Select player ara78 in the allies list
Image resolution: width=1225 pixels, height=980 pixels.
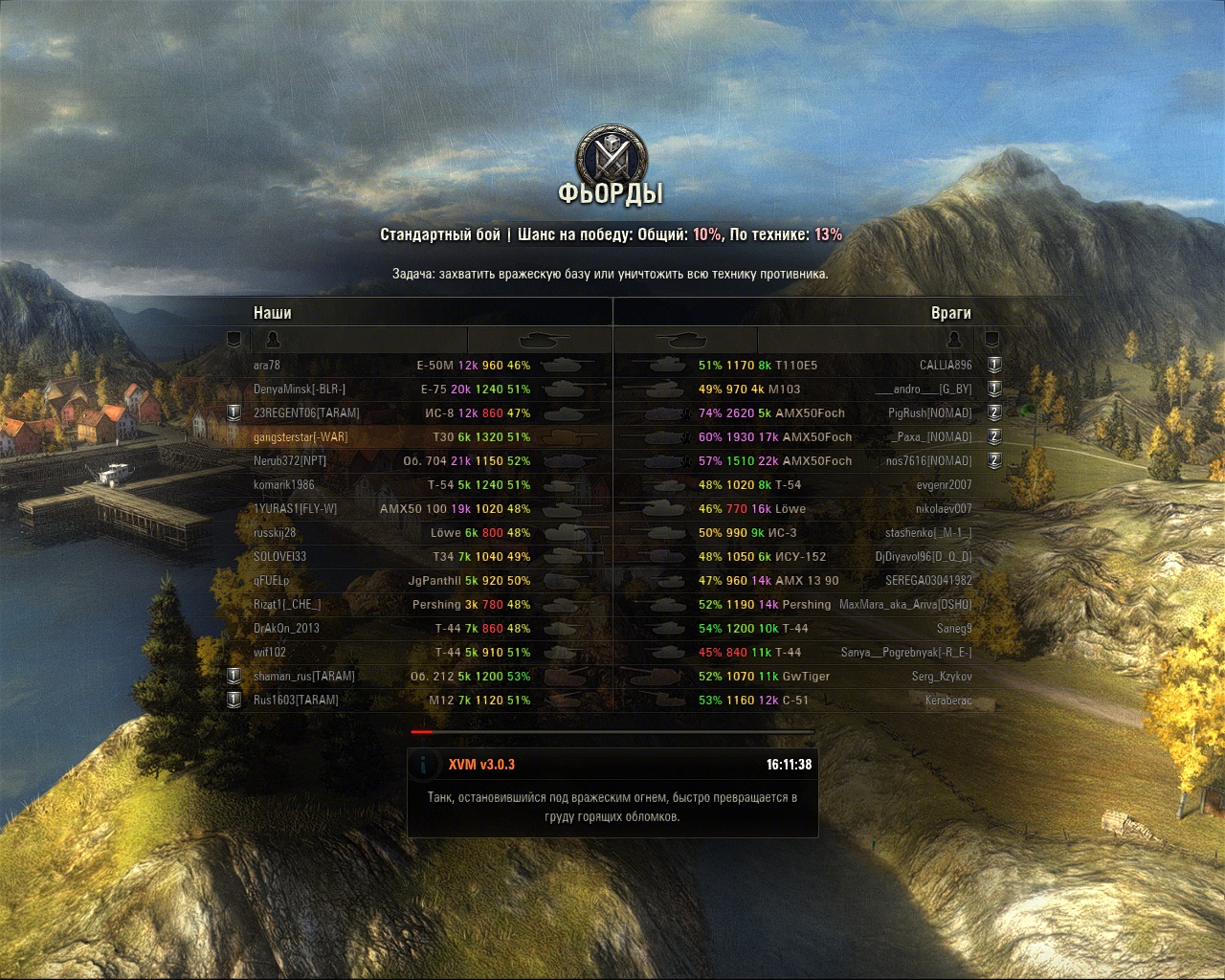pyautogui.click(x=267, y=366)
